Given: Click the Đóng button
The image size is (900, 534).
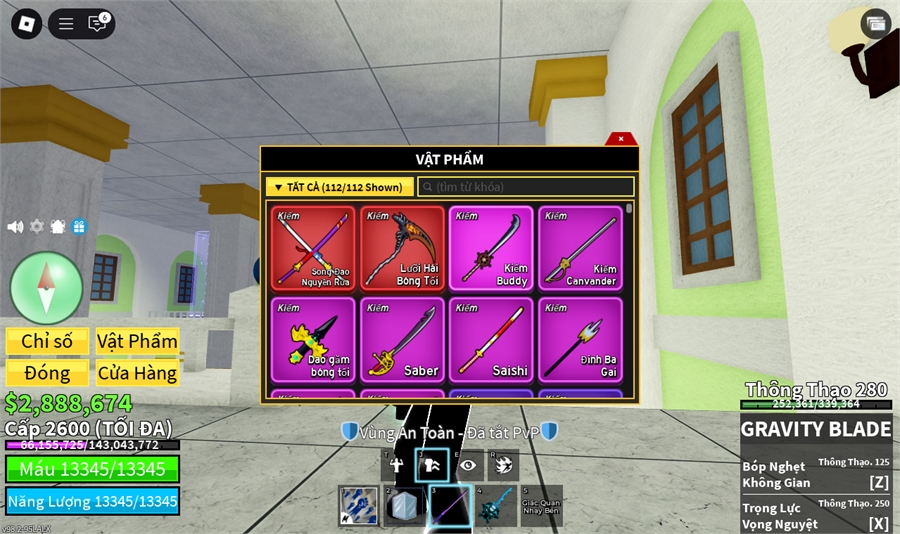Looking at the screenshot, I should 47,373.
